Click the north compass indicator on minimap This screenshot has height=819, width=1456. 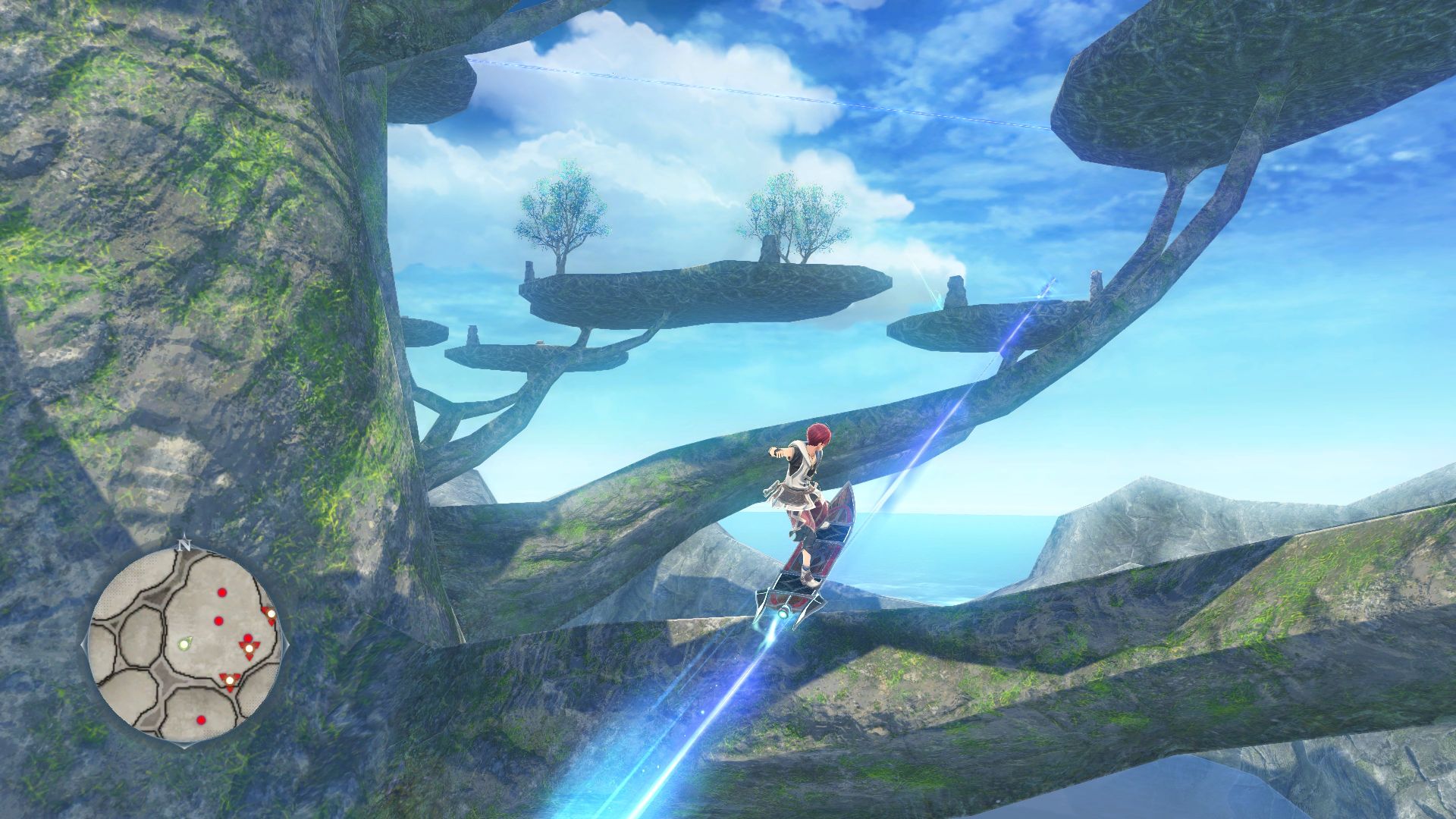click(184, 544)
